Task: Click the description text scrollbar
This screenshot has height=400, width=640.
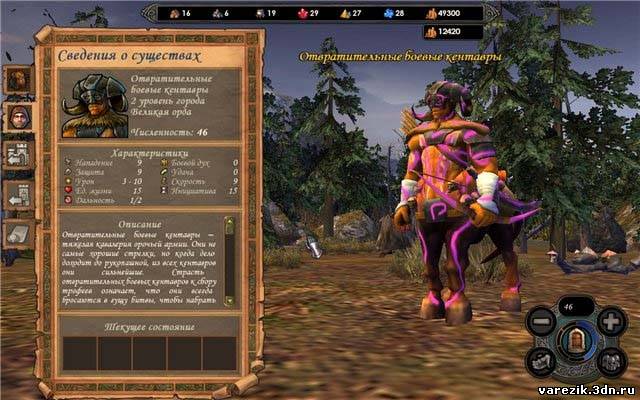Action: pos(228,260)
